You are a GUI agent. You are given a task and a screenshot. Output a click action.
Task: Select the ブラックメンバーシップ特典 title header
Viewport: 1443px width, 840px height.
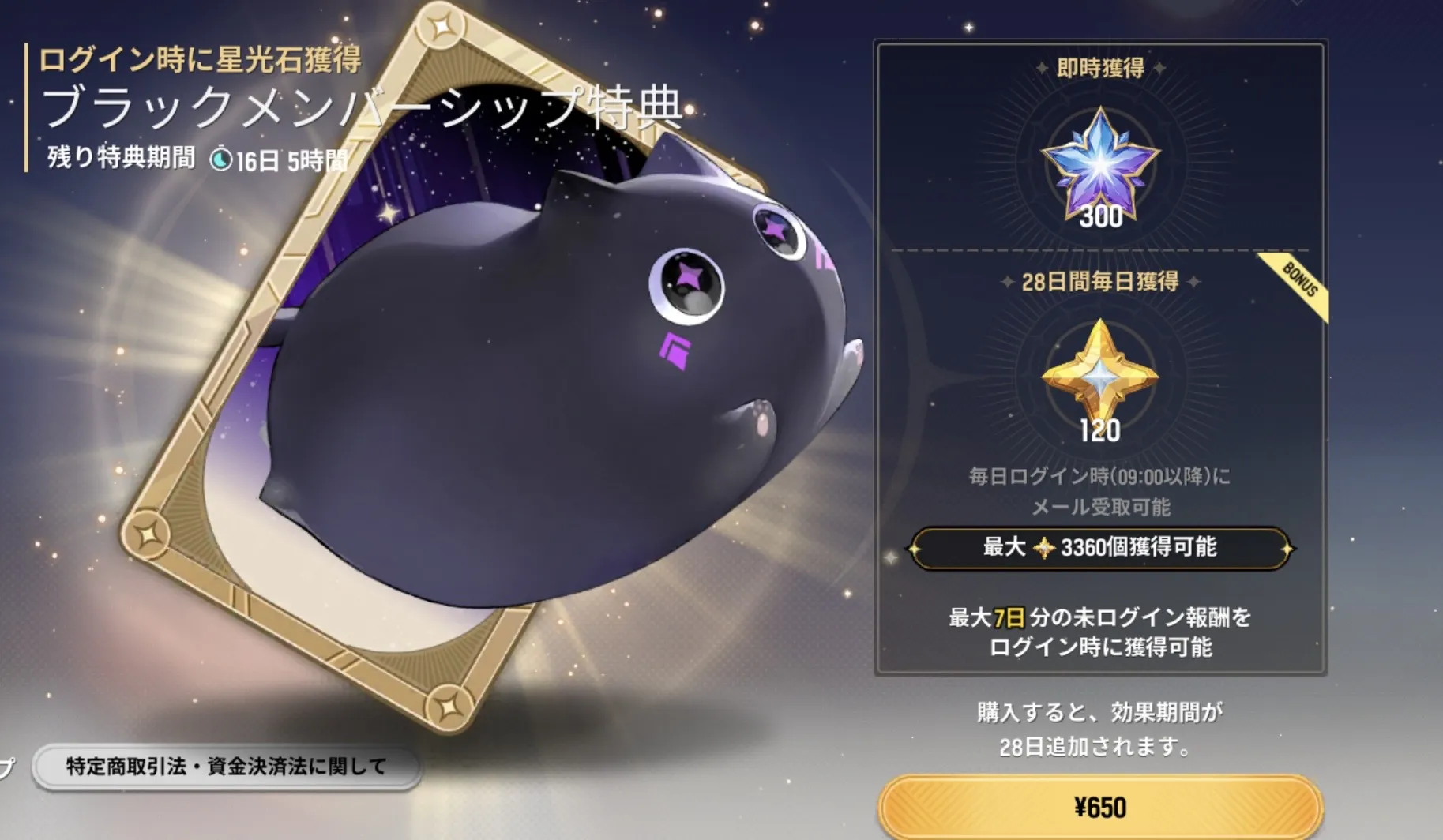point(363,111)
